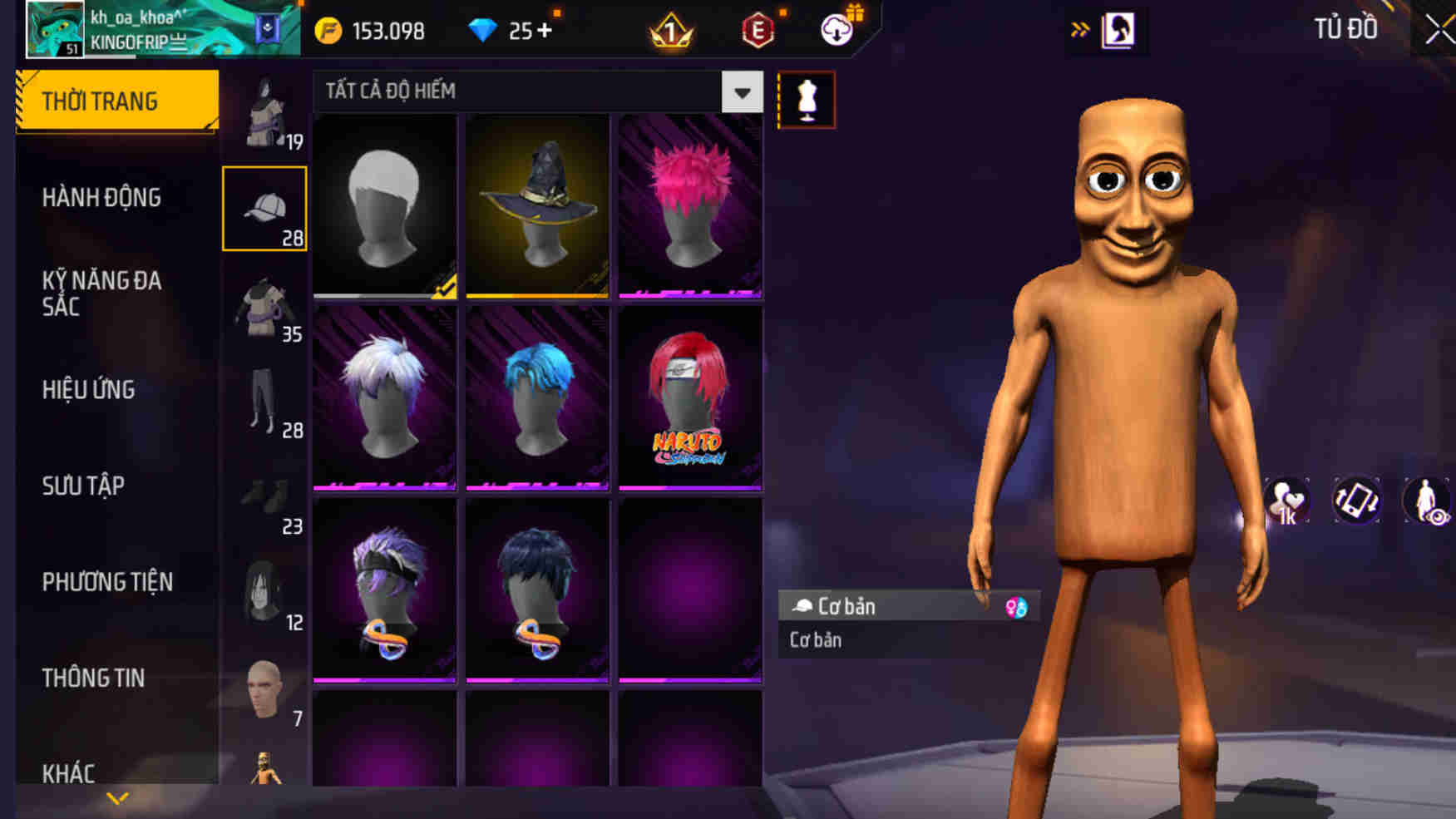The image size is (1456, 819).
Task: Select the Naruto Shippuden red hairstyle
Action: (690, 397)
